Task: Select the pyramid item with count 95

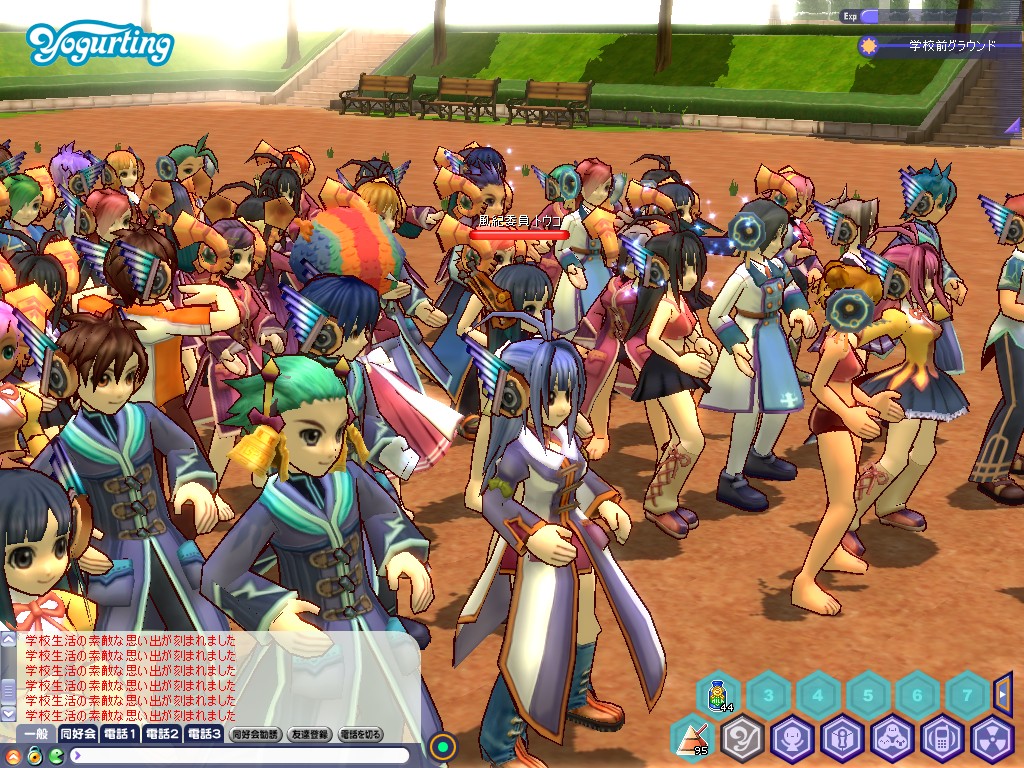Action: [692, 739]
